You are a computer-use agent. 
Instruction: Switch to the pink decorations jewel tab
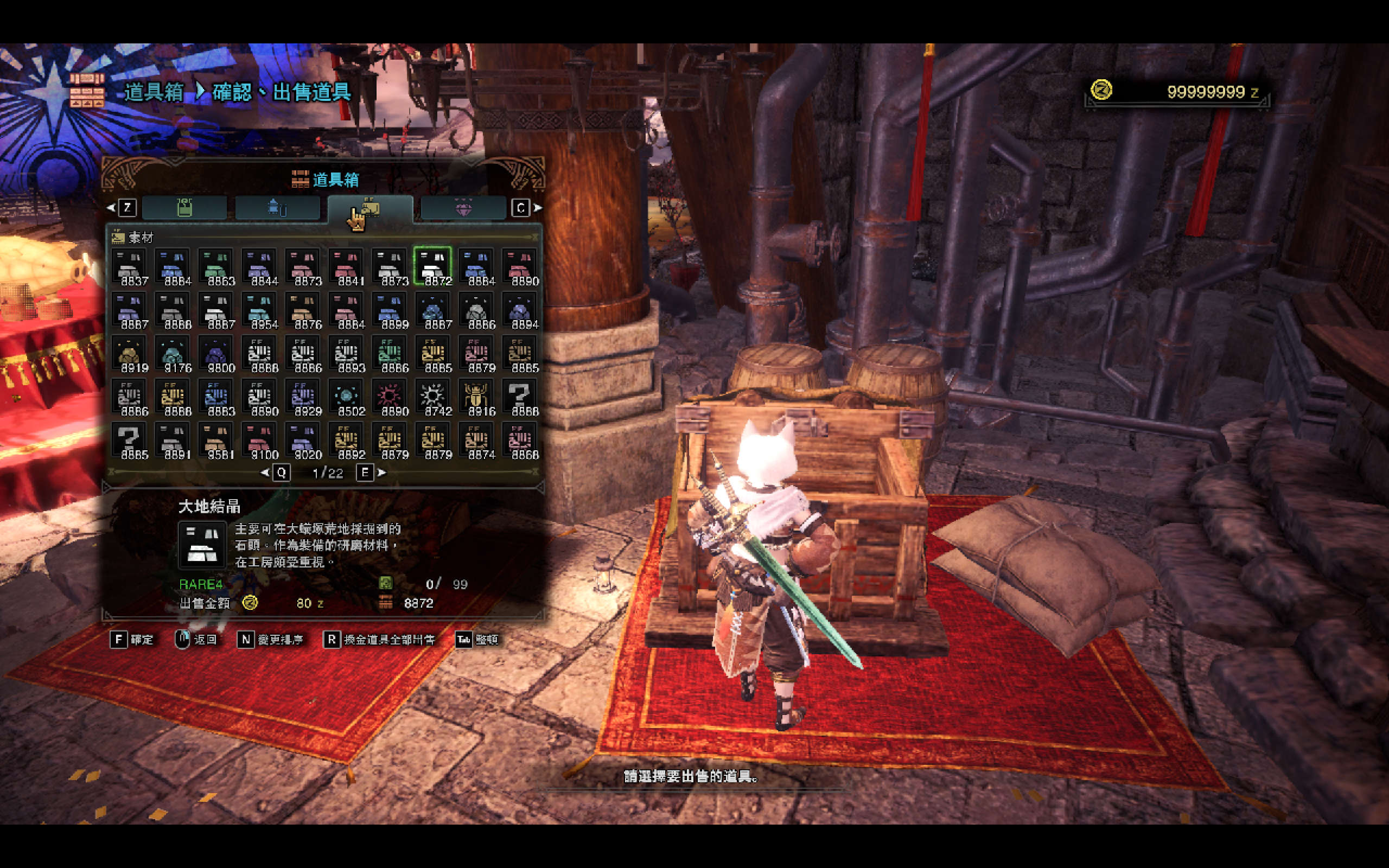pos(463,208)
